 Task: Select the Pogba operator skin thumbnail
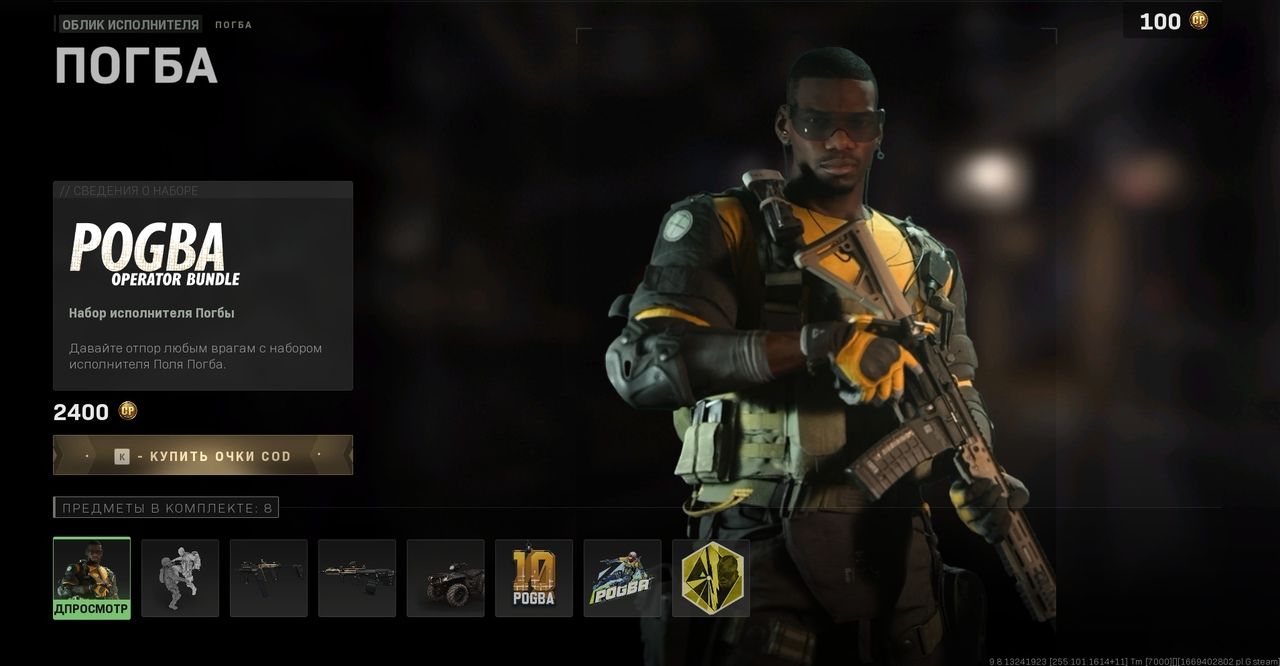(x=92, y=577)
